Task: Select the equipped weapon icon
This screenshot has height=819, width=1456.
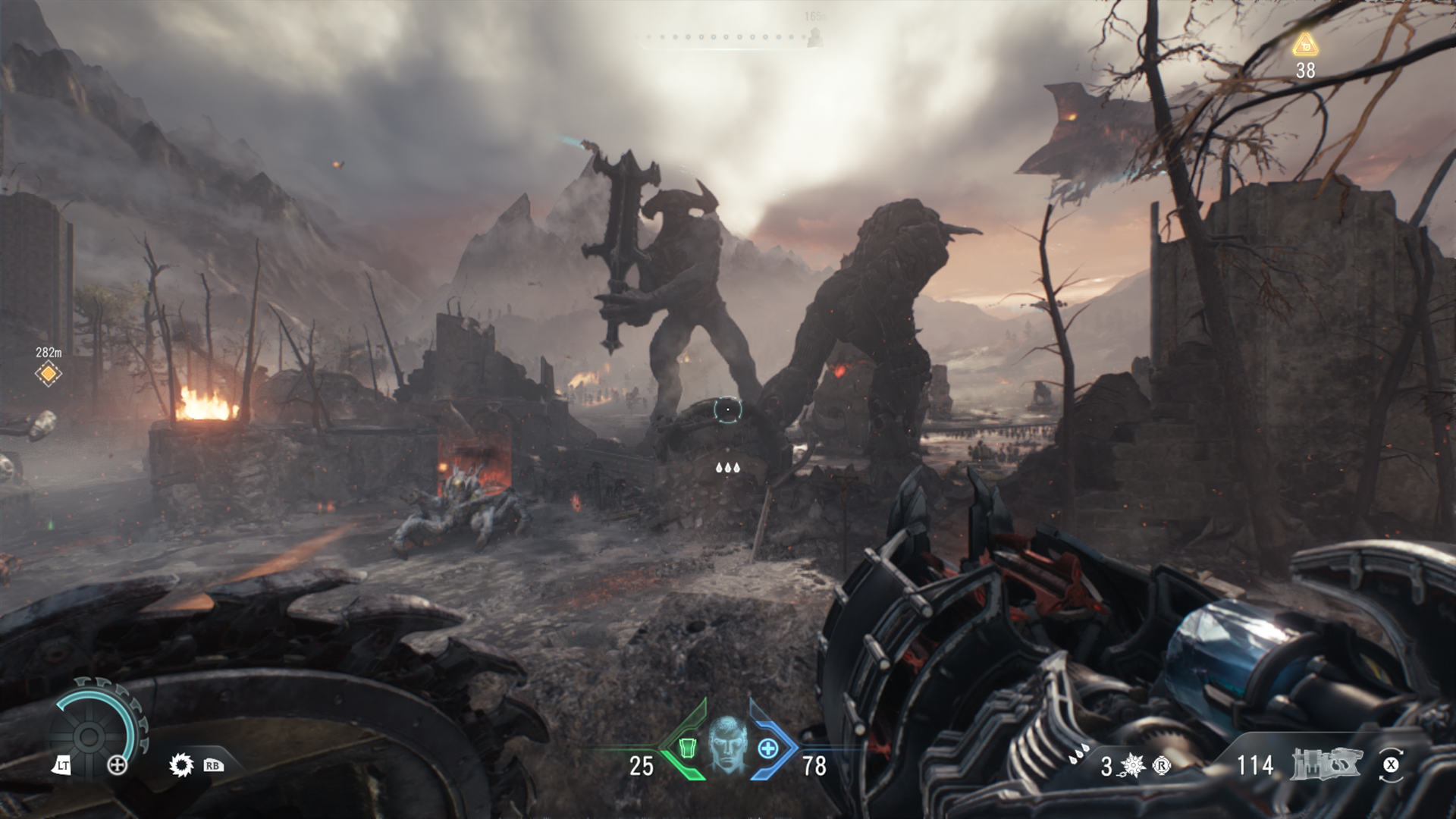Action: coord(1326,764)
